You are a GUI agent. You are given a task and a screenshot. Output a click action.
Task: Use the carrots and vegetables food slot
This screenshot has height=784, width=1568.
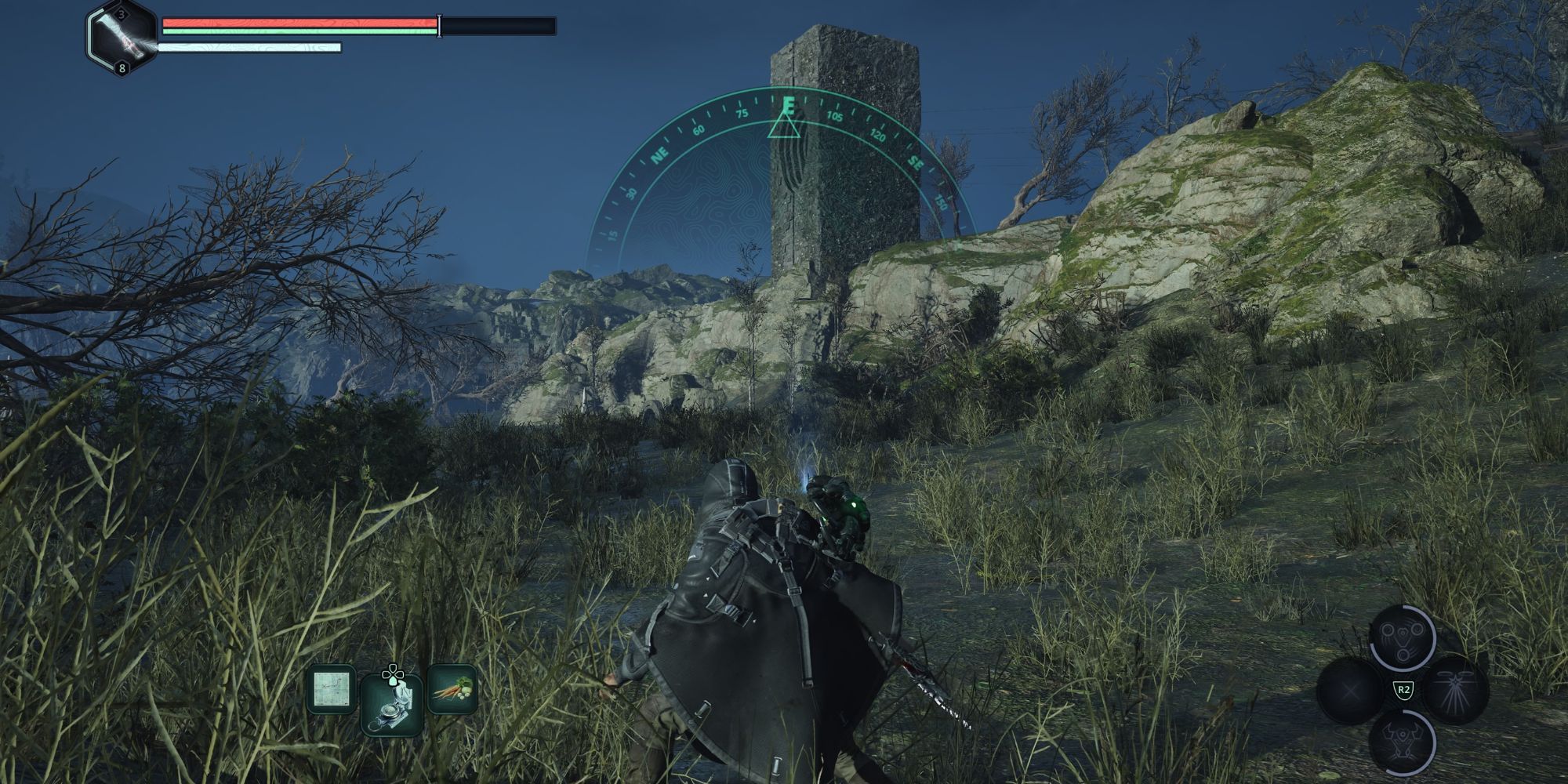point(452,689)
